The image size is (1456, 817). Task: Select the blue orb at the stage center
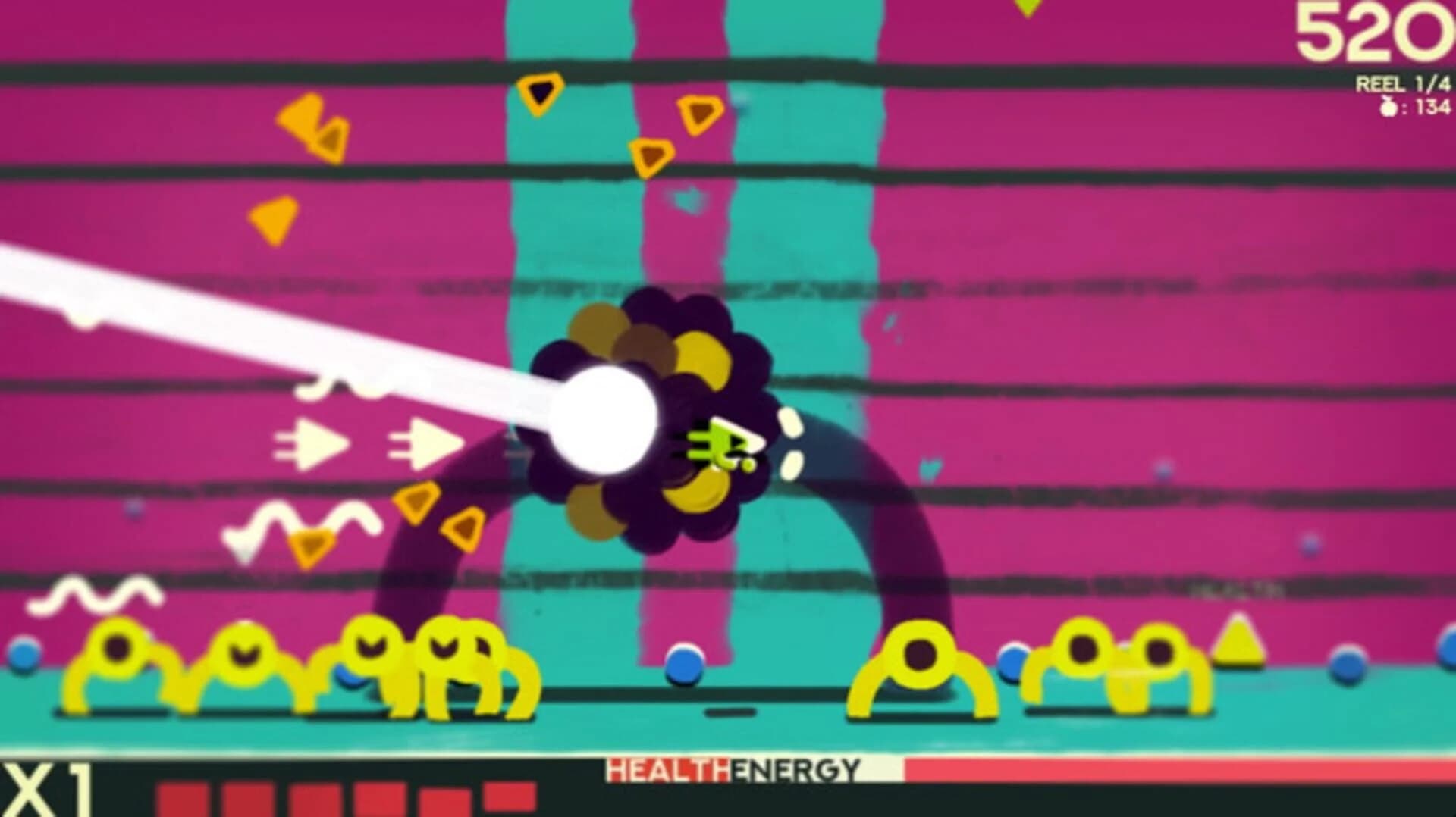tap(684, 667)
